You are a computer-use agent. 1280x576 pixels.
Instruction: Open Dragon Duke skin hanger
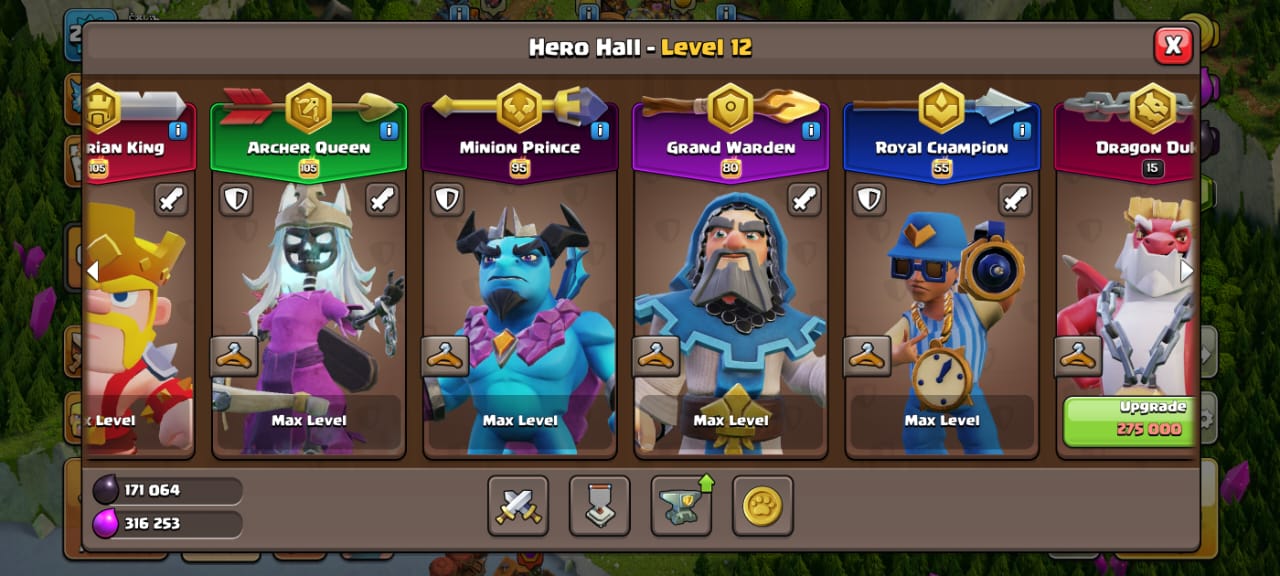pos(1078,356)
